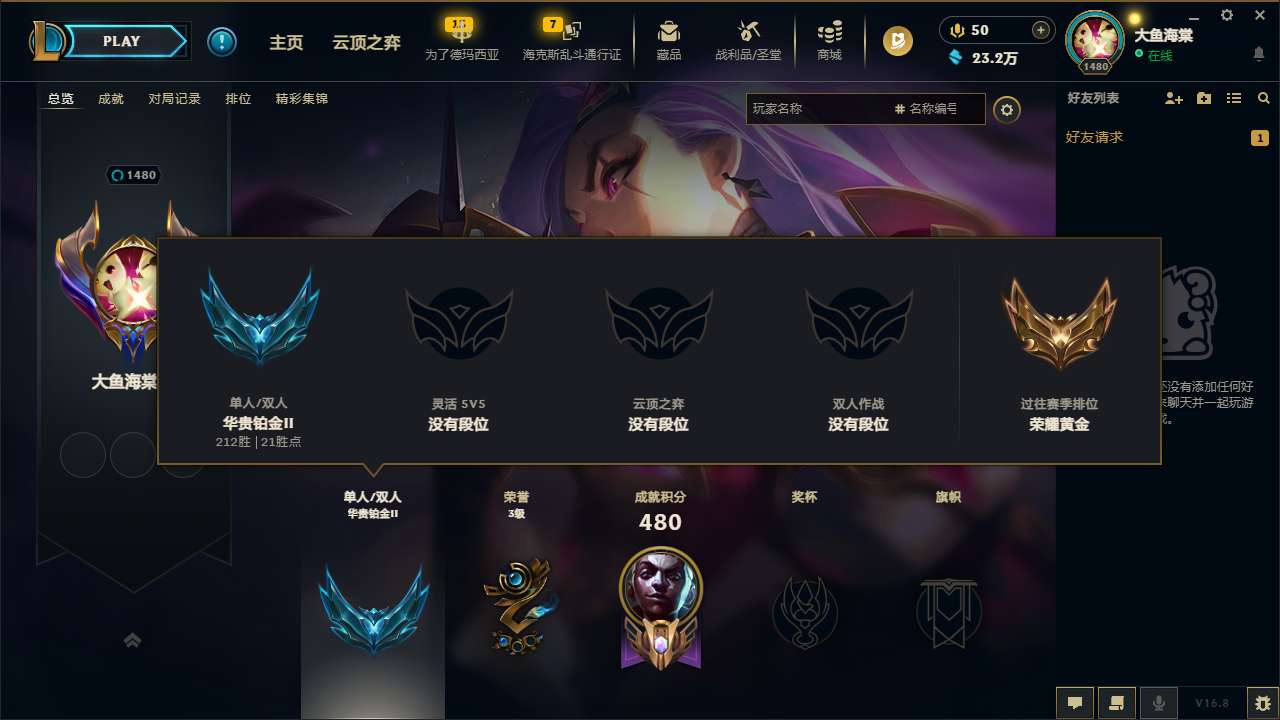Image resolution: width=1280 pixels, height=720 pixels.
Task: Open friend search with the magnifier icon
Action: pyautogui.click(x=1264, y=98)
